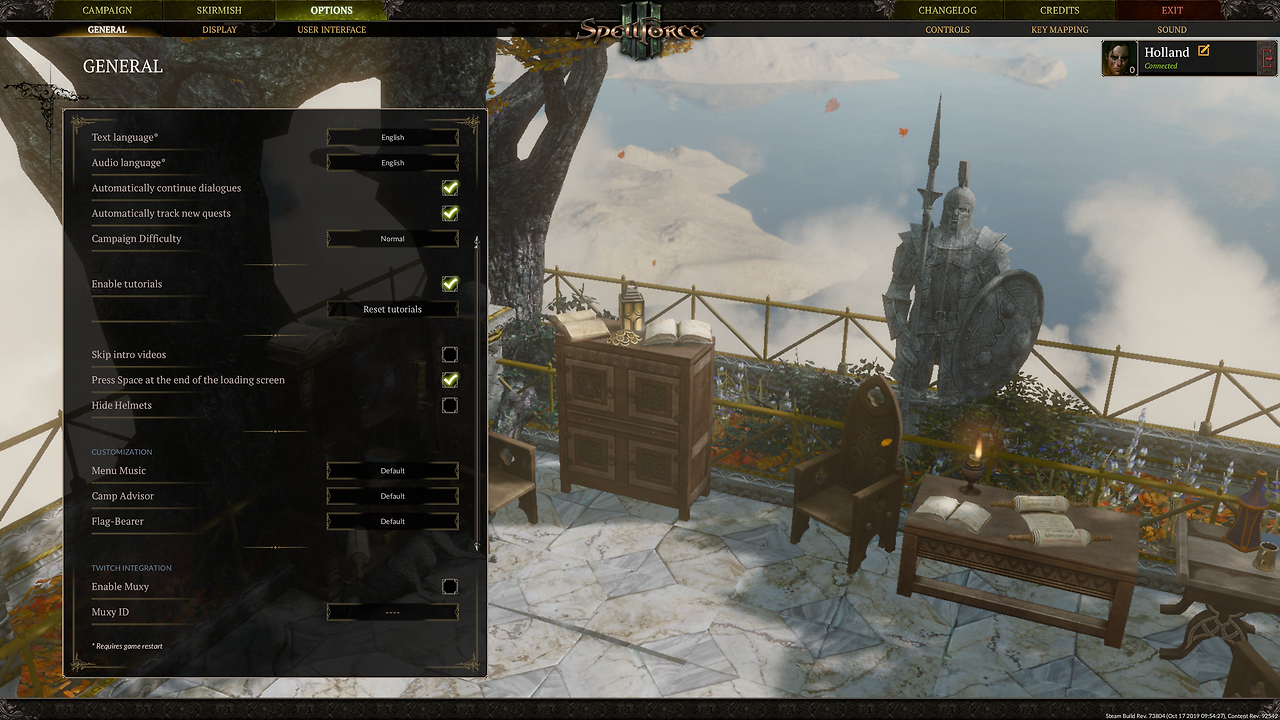Enable Skip intro videos
The width and height of the screenshot is (1280, 720).
point(450,355)
